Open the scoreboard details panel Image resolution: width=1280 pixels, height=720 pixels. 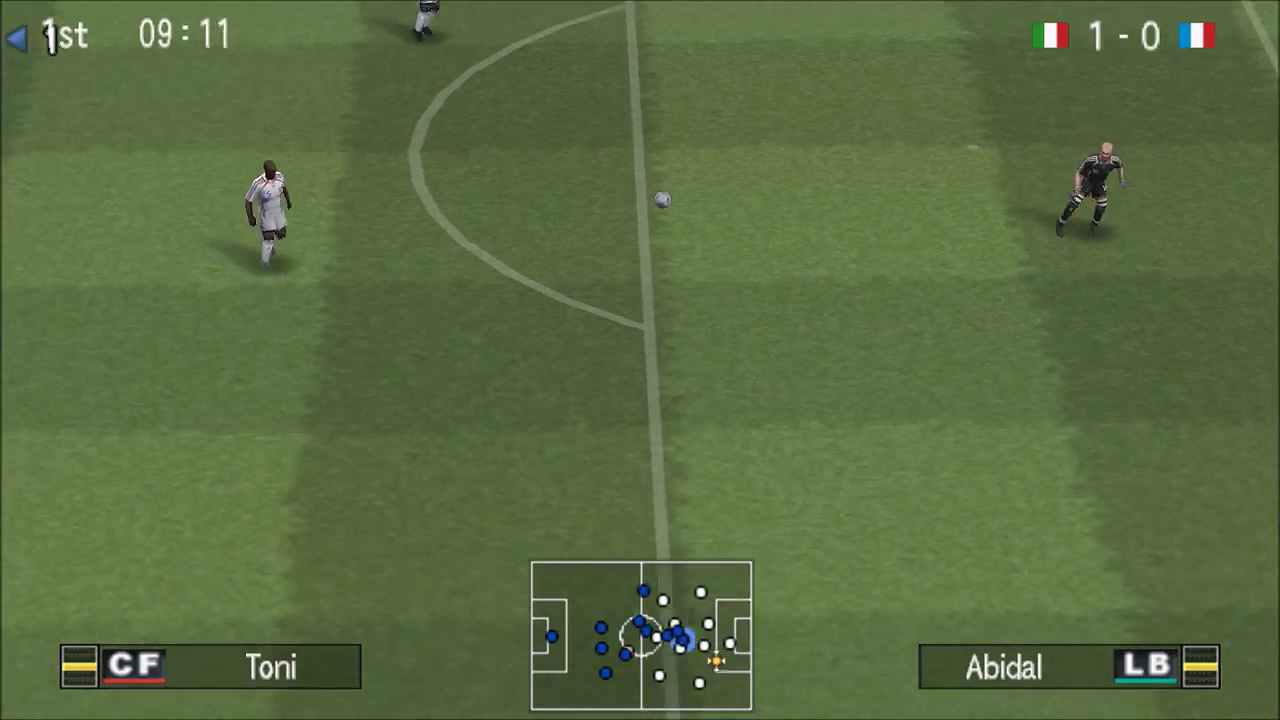point(1122,36)
